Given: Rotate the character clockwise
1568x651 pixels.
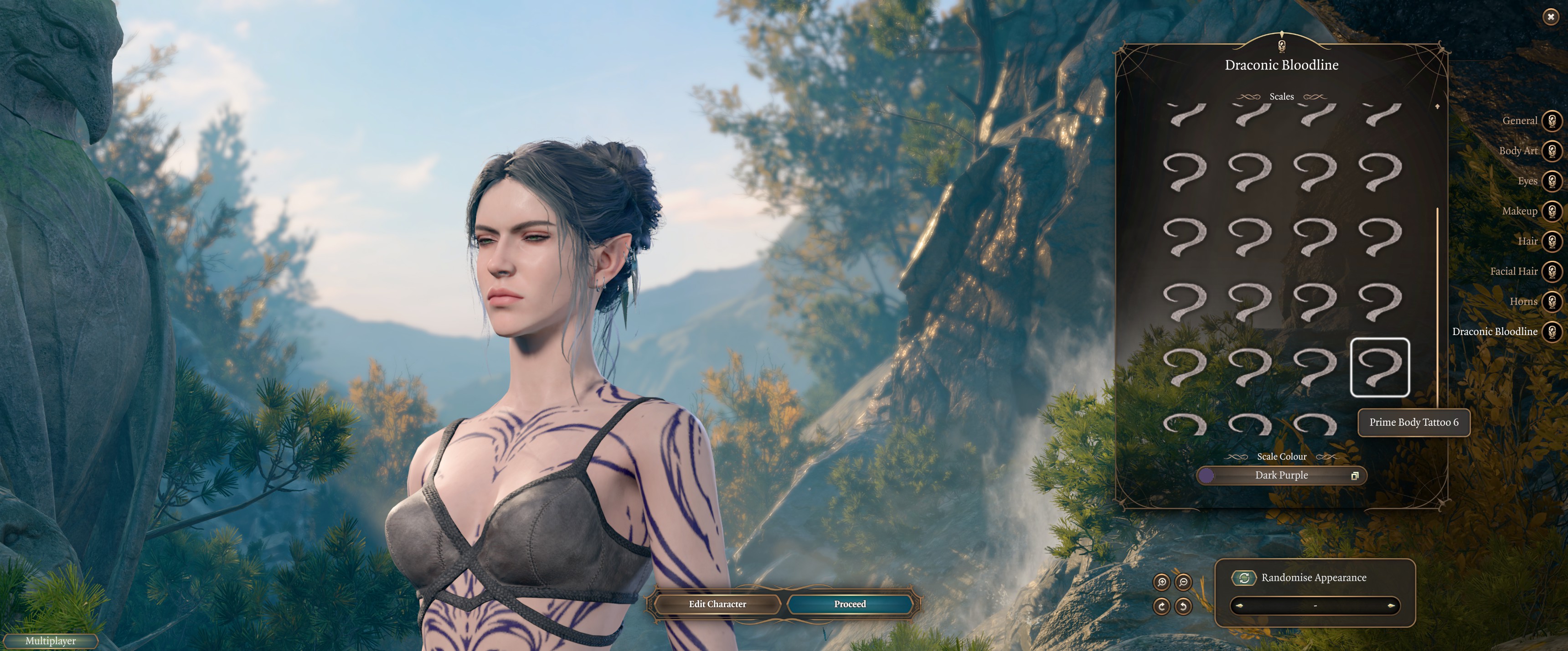Looking at the screenshot, I should [1161, 606].
